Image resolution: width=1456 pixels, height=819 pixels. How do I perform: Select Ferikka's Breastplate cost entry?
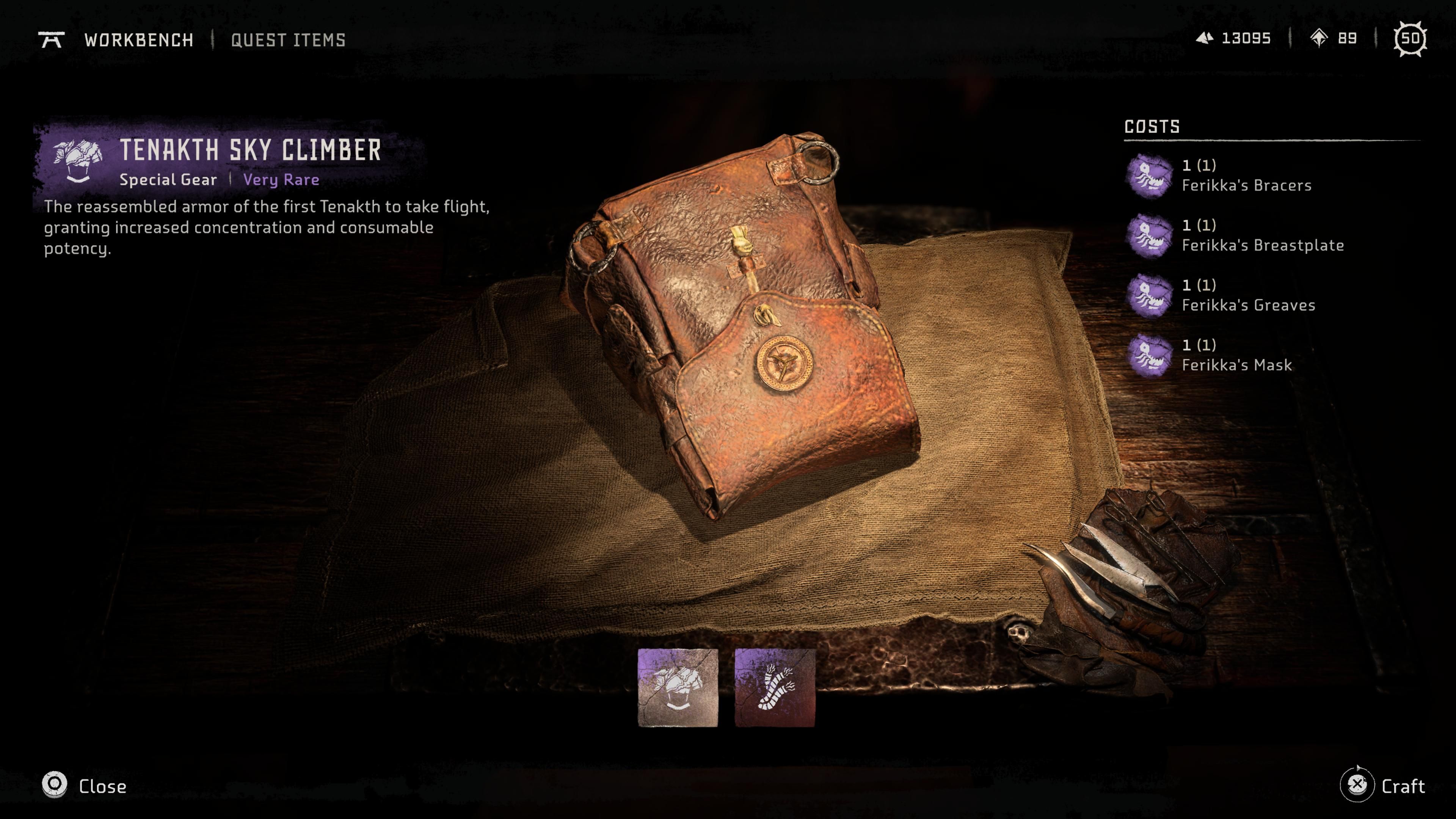click(x=1261, y=236)
